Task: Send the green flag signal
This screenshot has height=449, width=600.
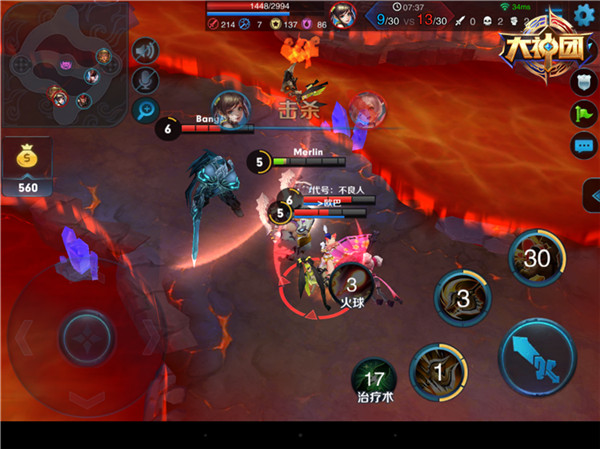Action: coord(583,115)
